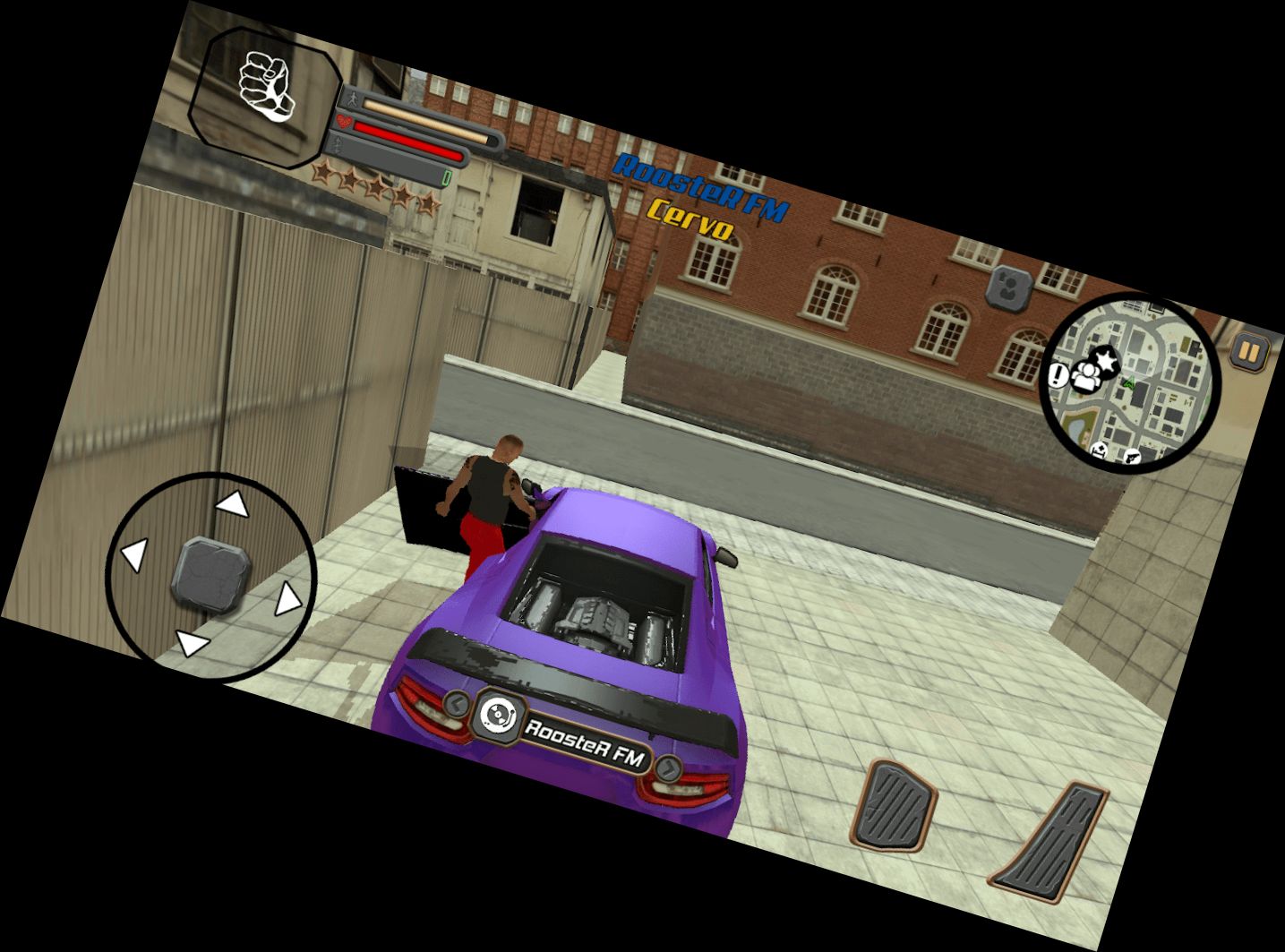This screenshot has height=952, width=1285.
Task: Pause the game with the pause button
Action: (x=1247, y=351)
